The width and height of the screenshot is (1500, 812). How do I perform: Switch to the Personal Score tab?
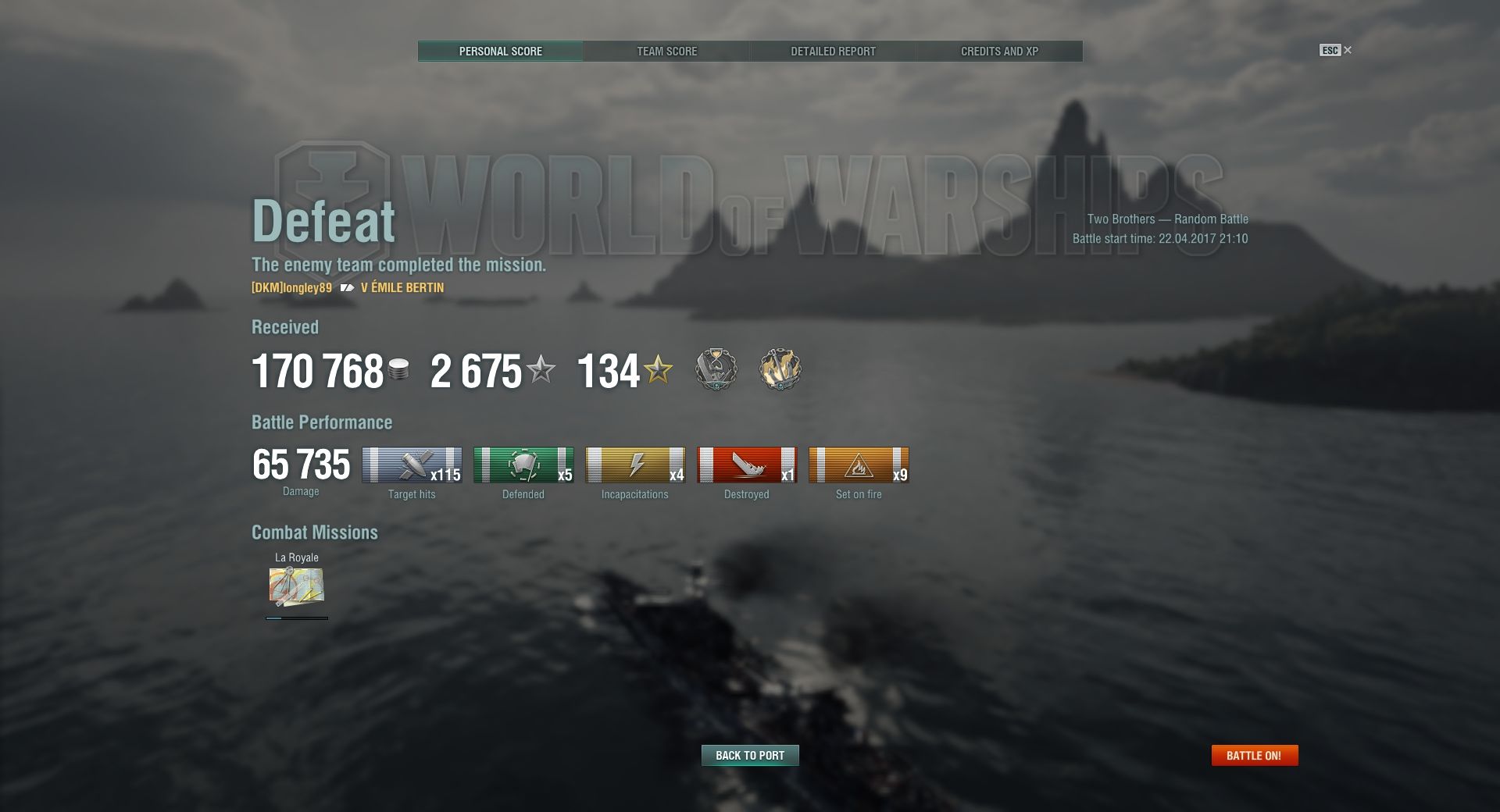coord(500,52)
